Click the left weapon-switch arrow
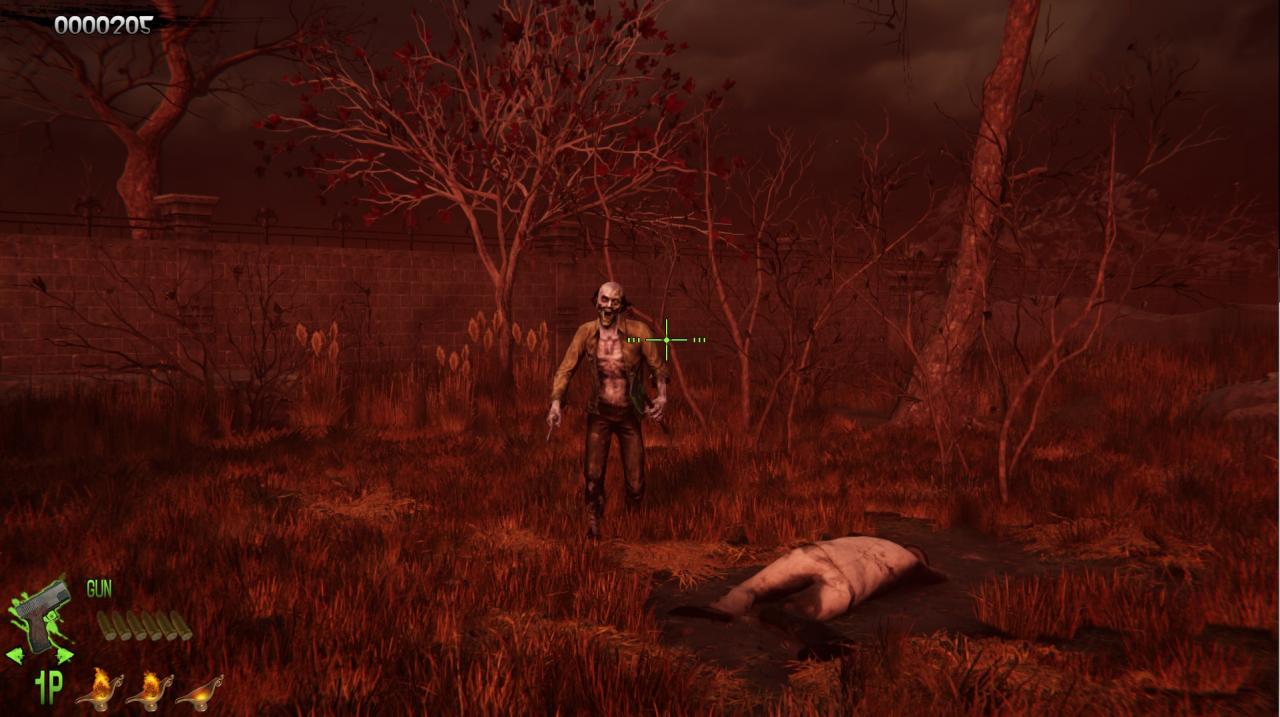Screen dimensions: 1280x717 [15, 656]
